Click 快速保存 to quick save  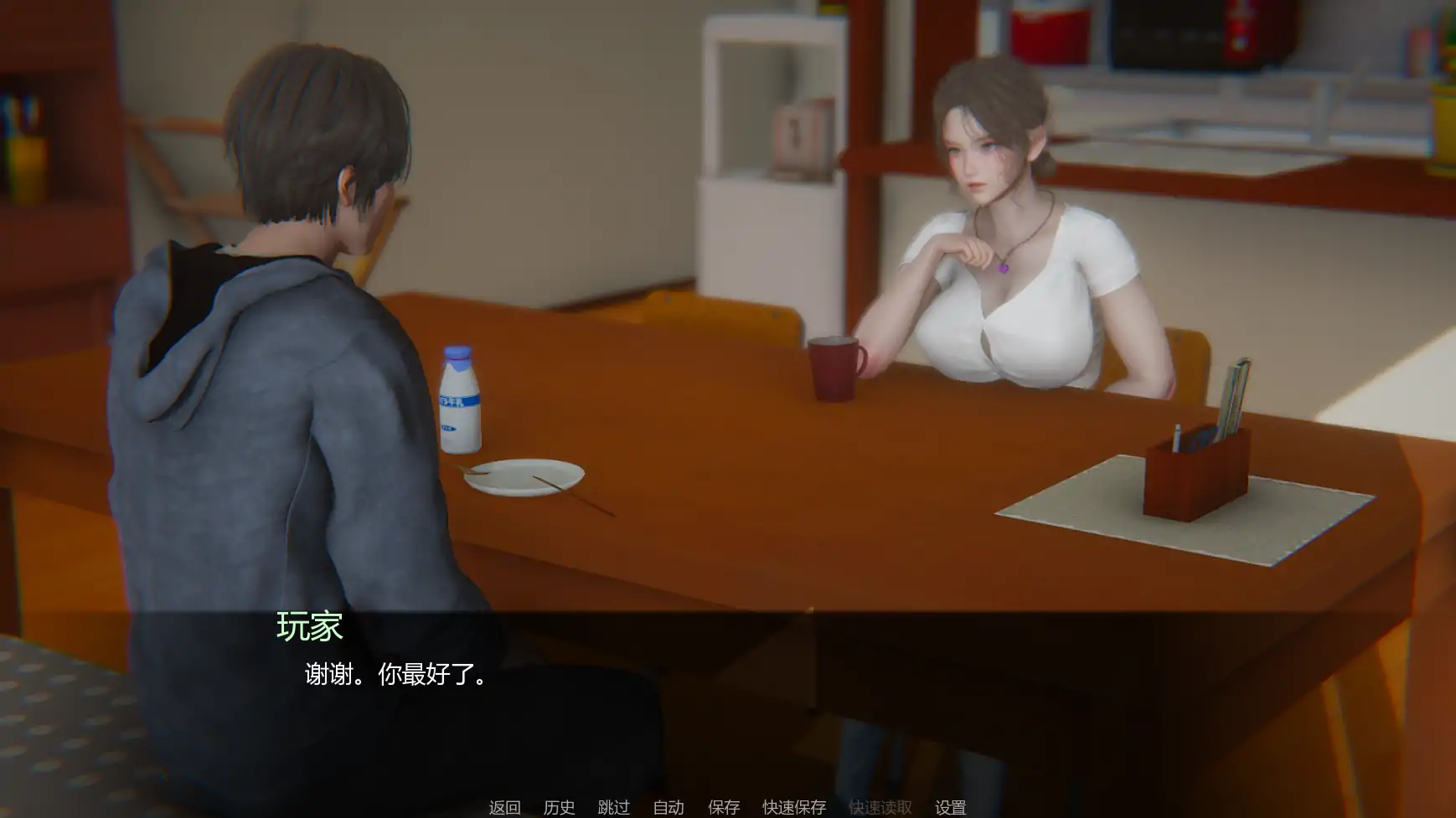tap(793, 807)
